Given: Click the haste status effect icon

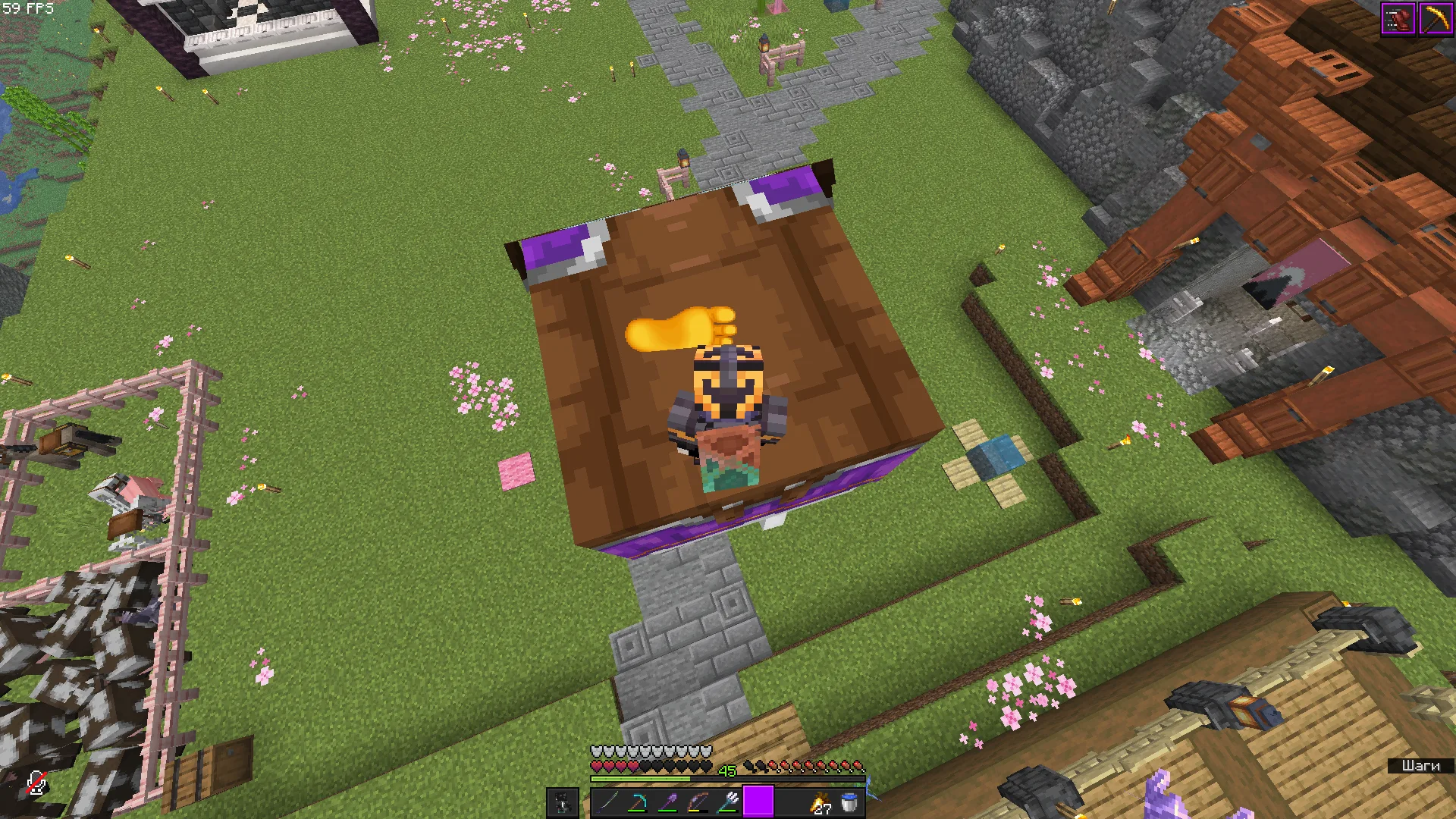Looking at the screenshot, I should [1436, 20].
